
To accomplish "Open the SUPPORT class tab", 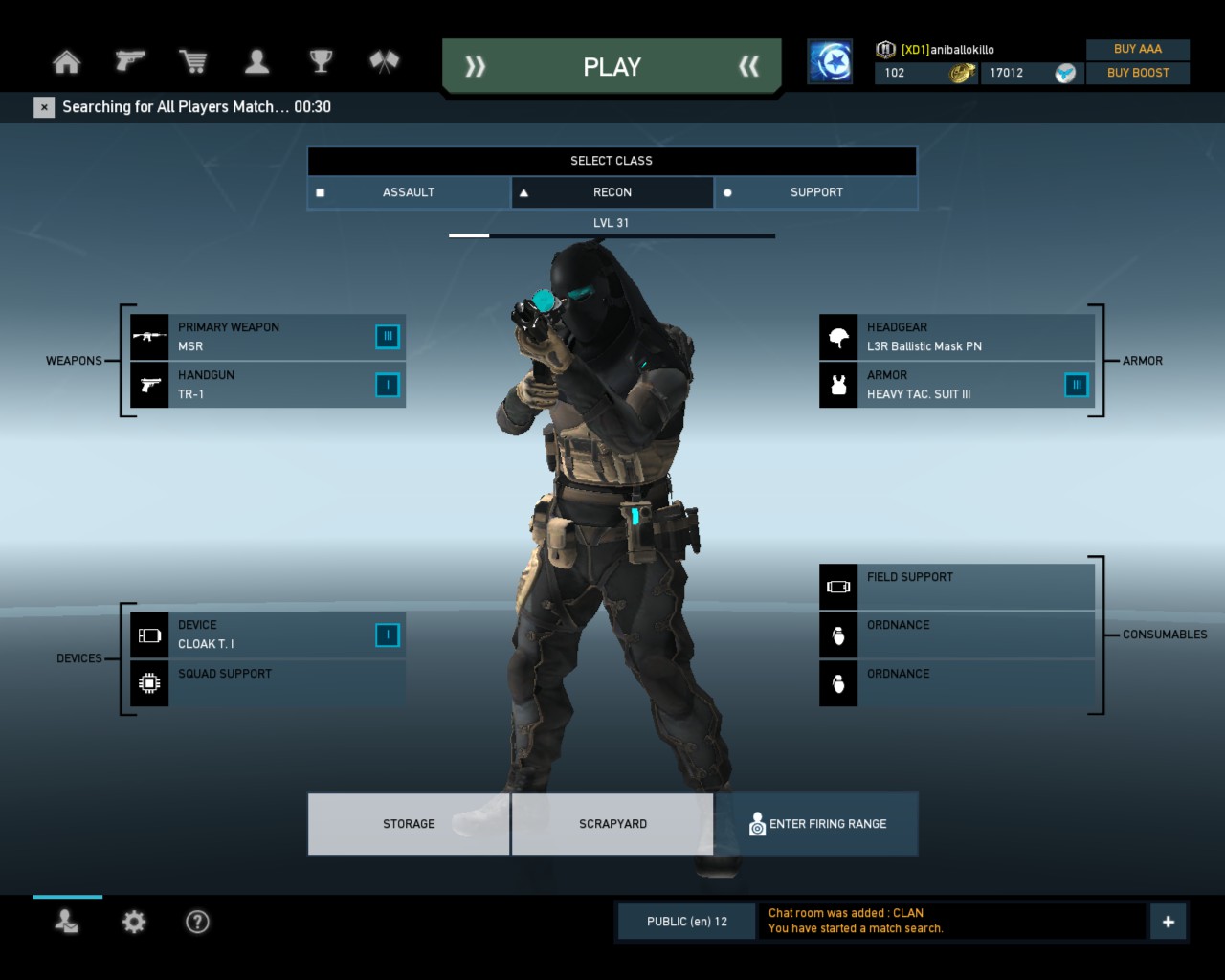I will [815, 192].
